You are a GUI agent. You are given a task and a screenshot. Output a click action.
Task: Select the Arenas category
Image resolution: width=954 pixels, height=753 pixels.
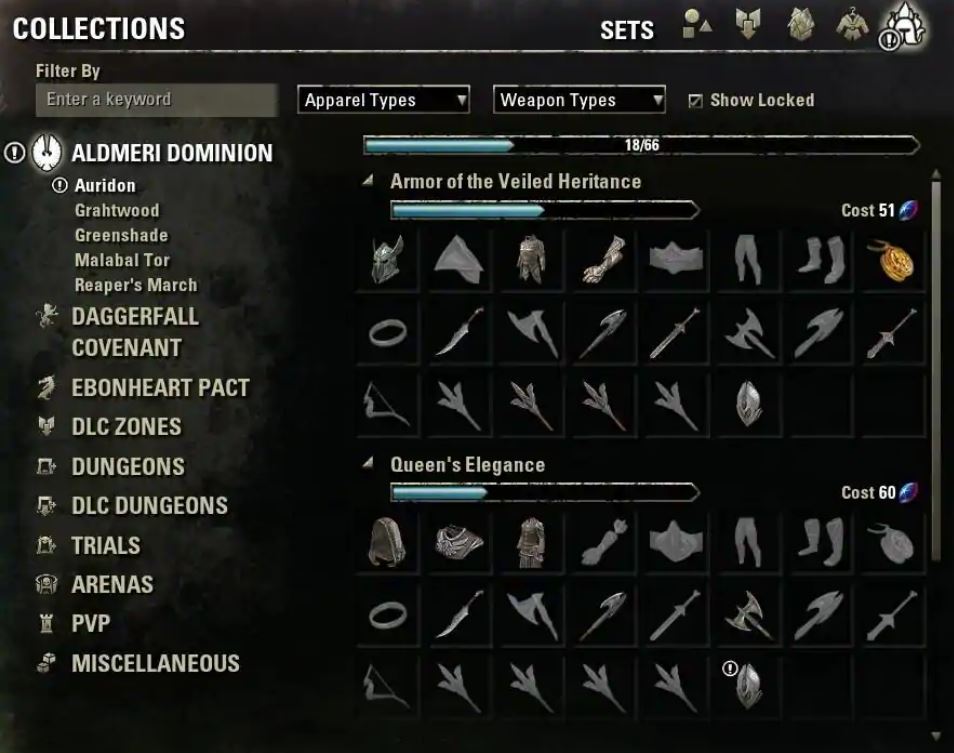click(112, 585)
